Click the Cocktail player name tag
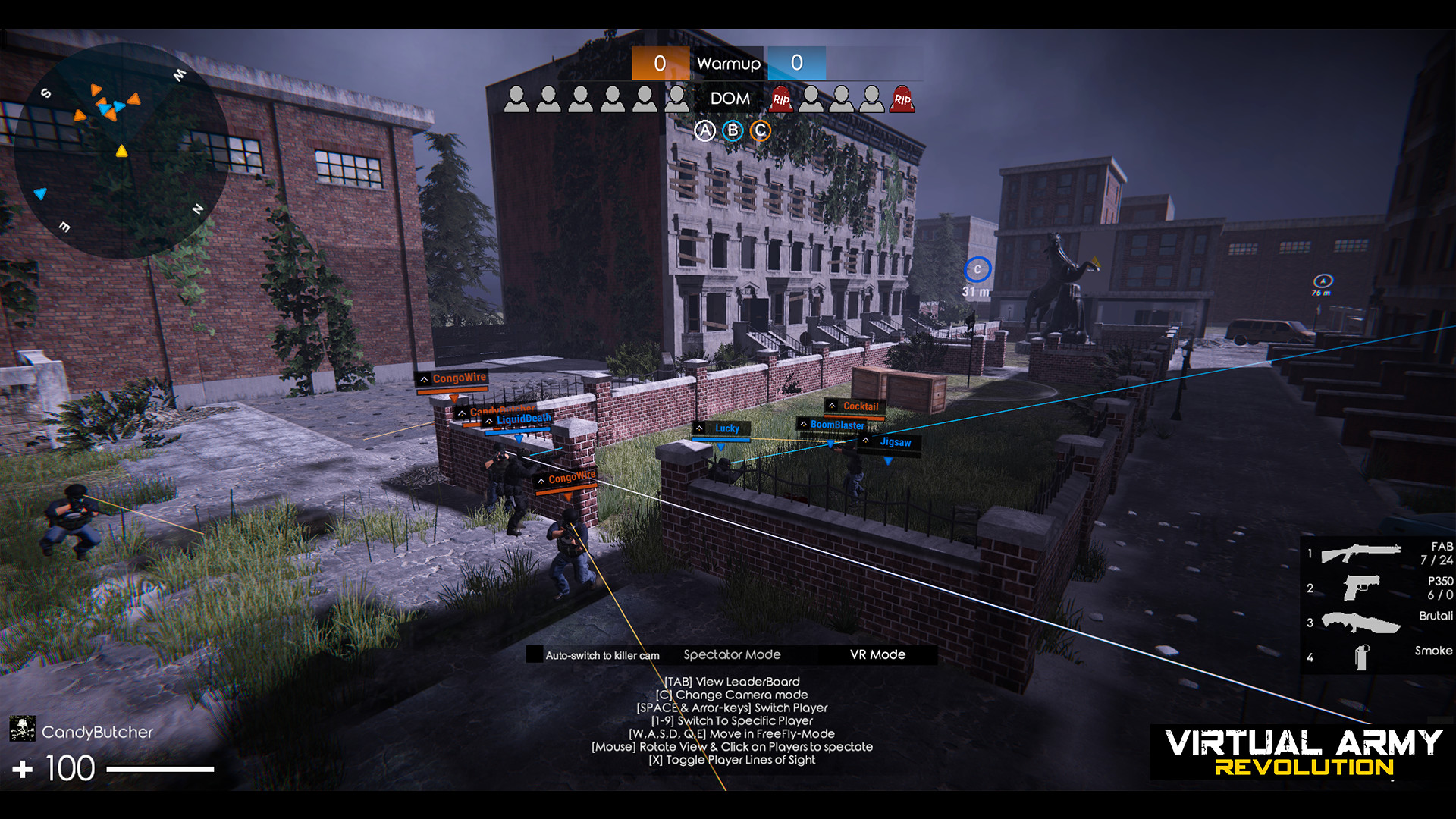The image size is (1456, 819). [860, 407]
